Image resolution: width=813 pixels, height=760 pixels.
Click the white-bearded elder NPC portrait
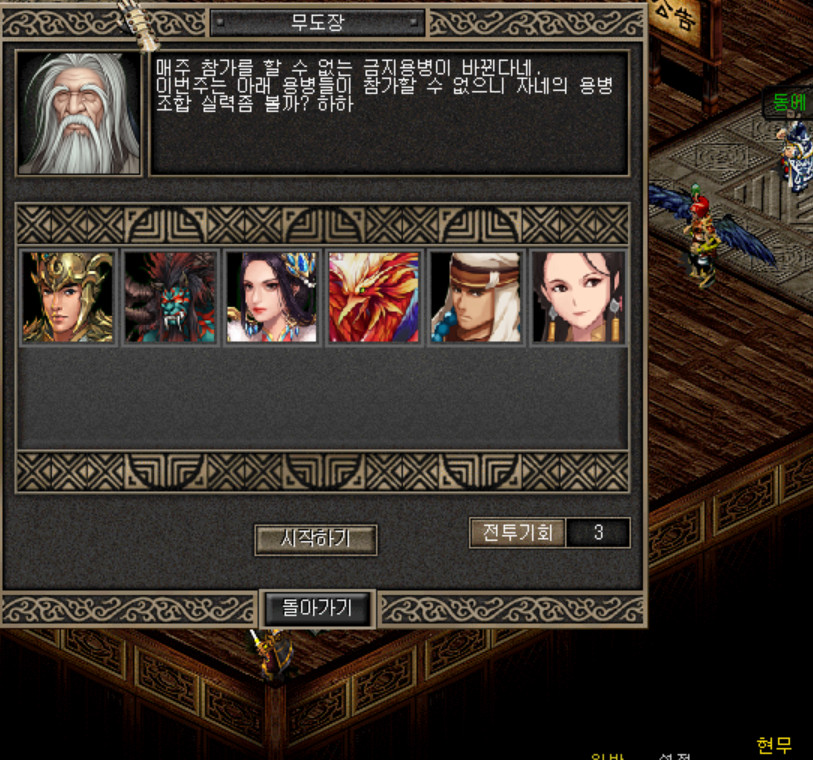(79, 113)
